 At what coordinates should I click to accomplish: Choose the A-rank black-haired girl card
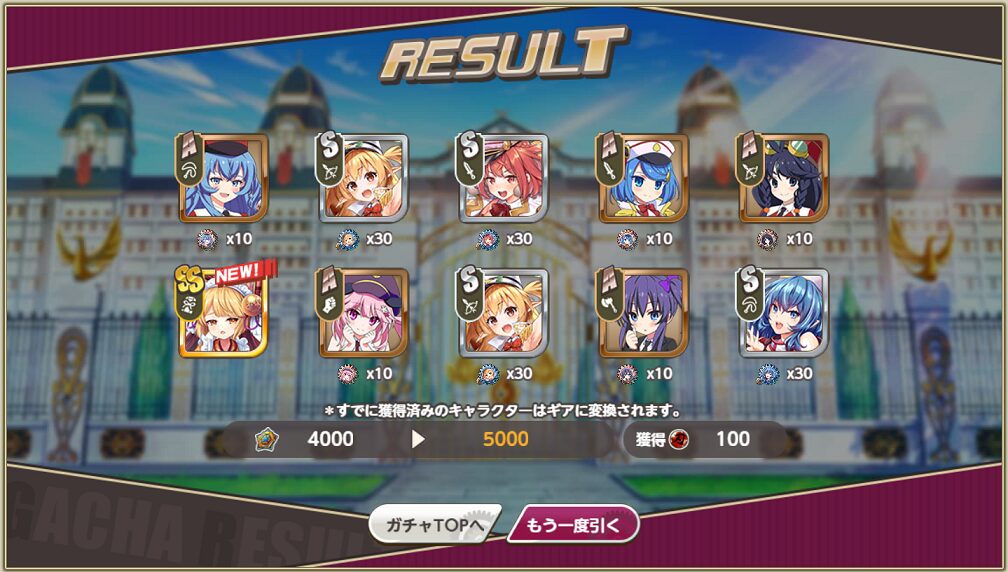click(x=783, y=178)
